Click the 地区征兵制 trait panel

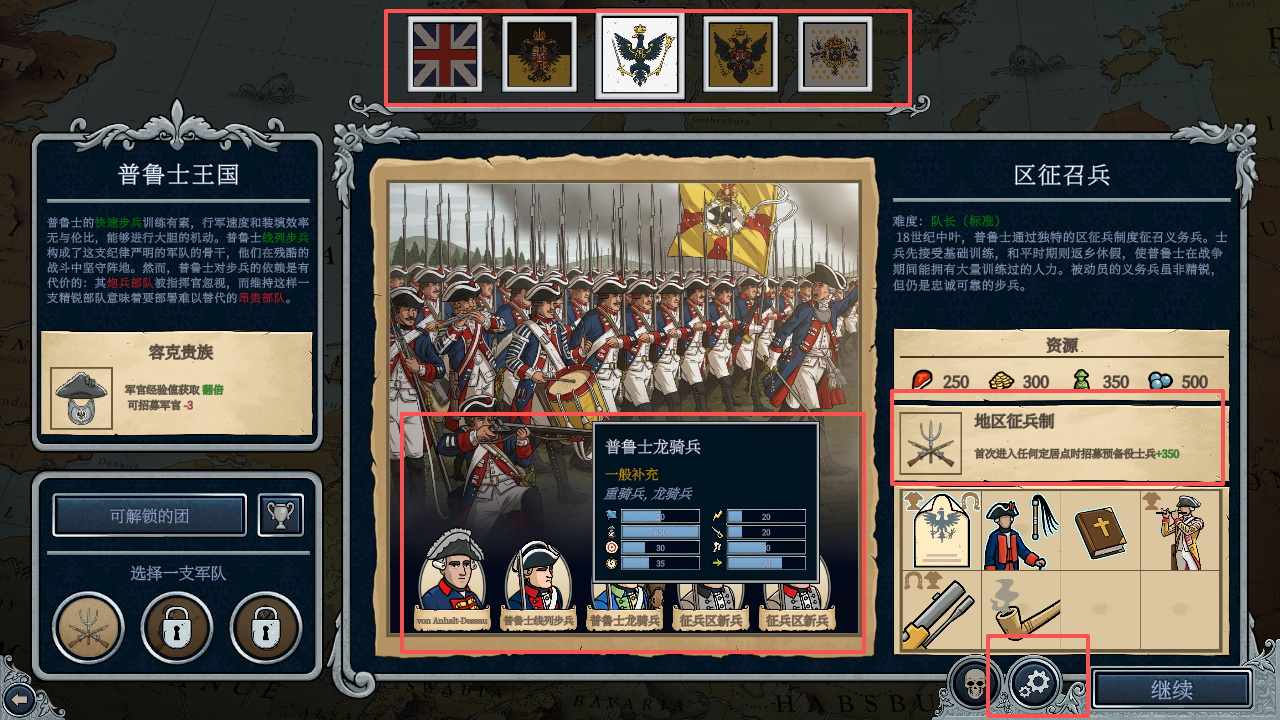pos(1059,439)
